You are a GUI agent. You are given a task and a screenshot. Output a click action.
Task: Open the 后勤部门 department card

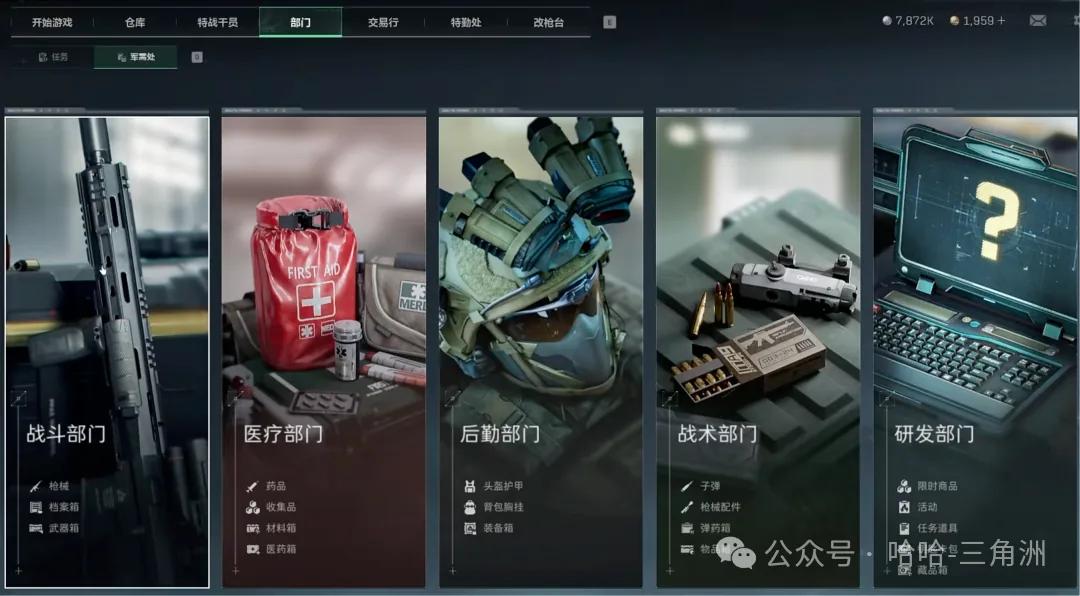pyautogui.click(x=541, y=351)
